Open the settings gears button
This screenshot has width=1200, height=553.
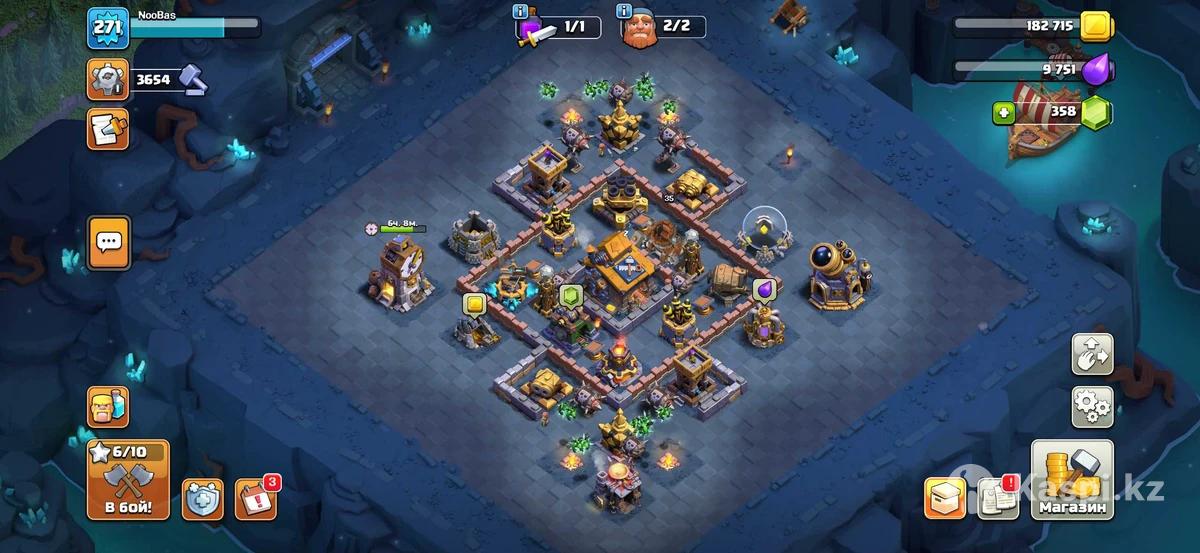tap(1092, 406)
